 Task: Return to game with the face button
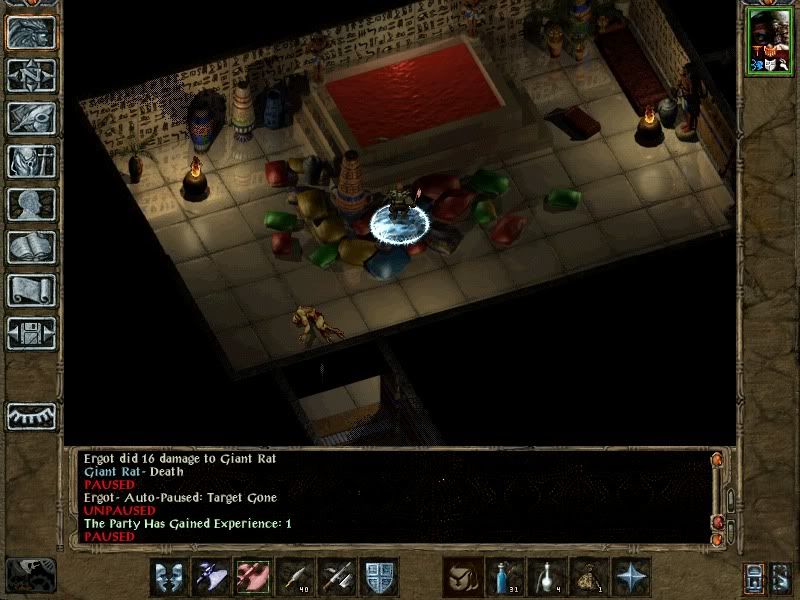pyautogui.click(x=31, y=32)
